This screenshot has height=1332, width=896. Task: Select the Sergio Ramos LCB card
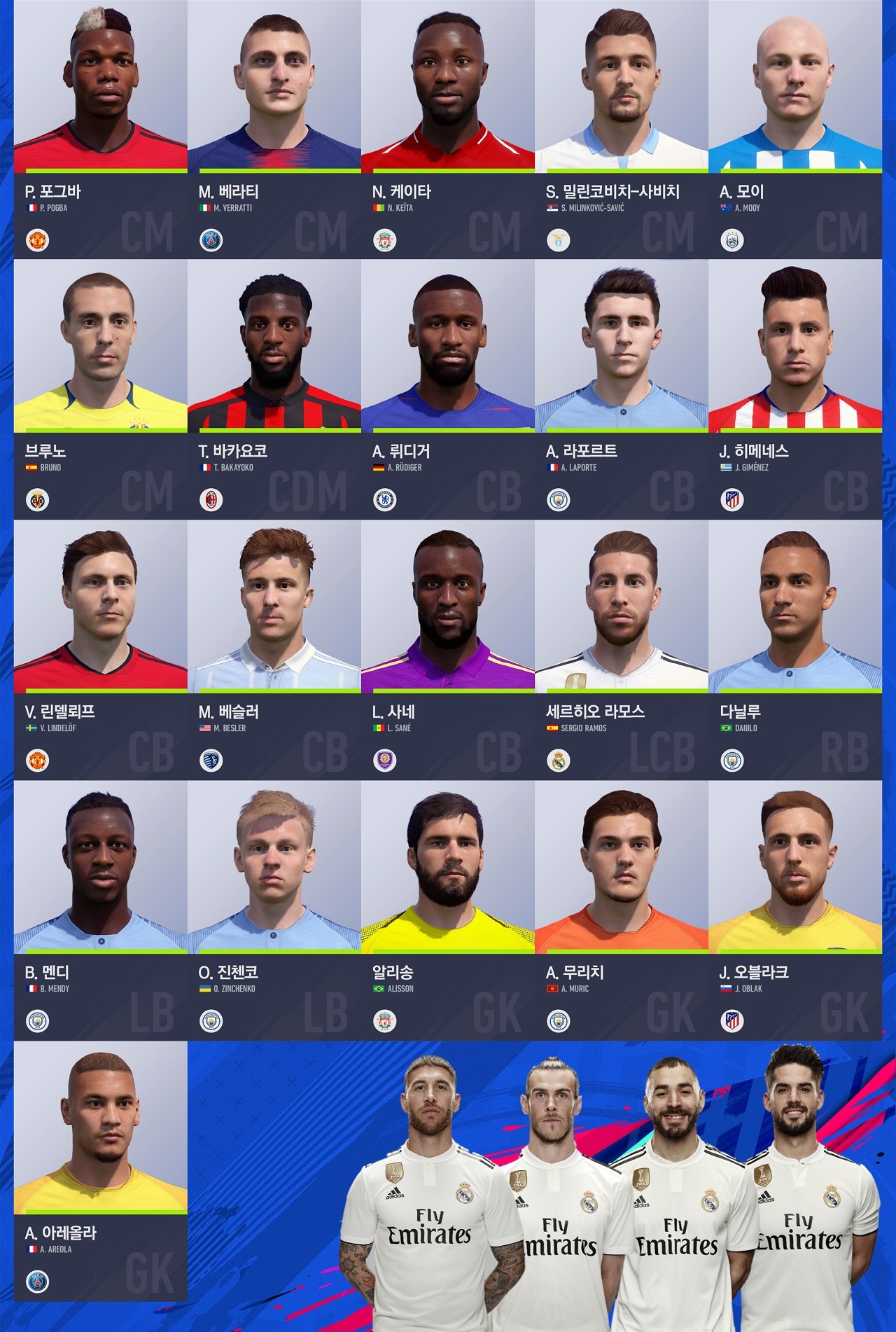pyautogui.click(x=621, y=650)
